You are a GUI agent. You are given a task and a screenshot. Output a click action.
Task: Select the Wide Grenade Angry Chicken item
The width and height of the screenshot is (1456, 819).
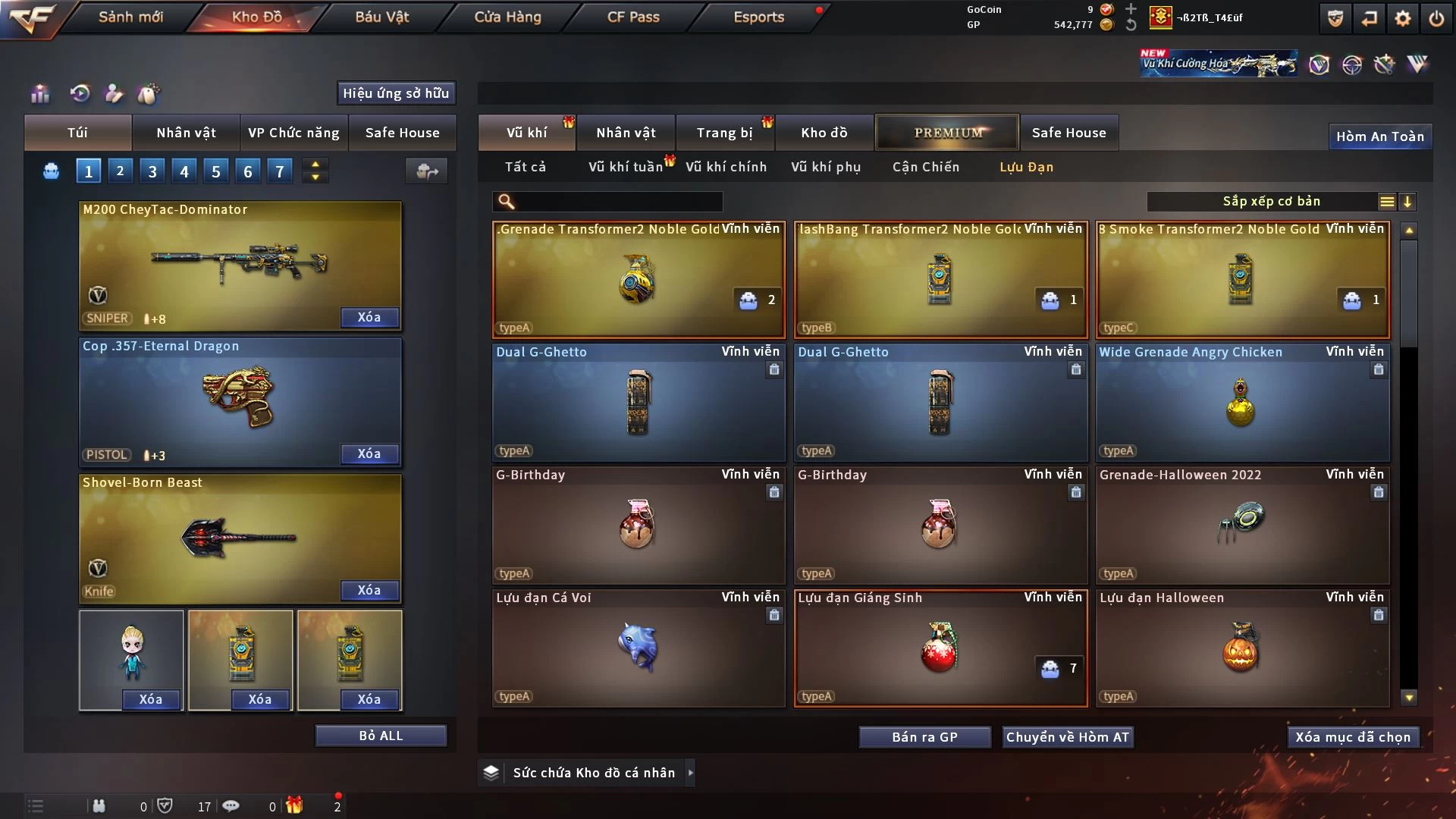pyautogui.click(x=1242, y=403)
